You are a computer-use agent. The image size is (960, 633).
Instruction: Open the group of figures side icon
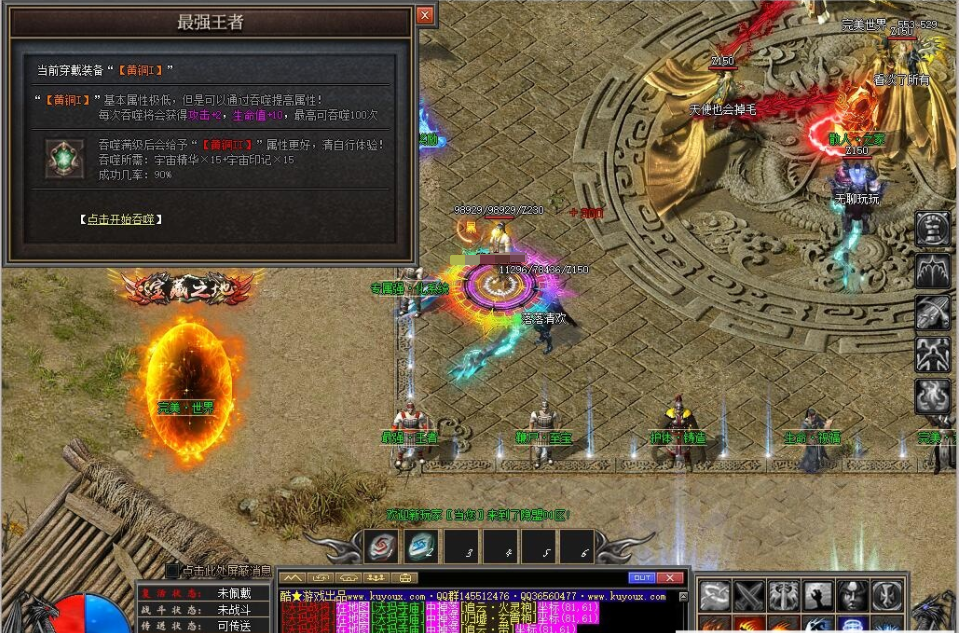click(x=933, y=354)
